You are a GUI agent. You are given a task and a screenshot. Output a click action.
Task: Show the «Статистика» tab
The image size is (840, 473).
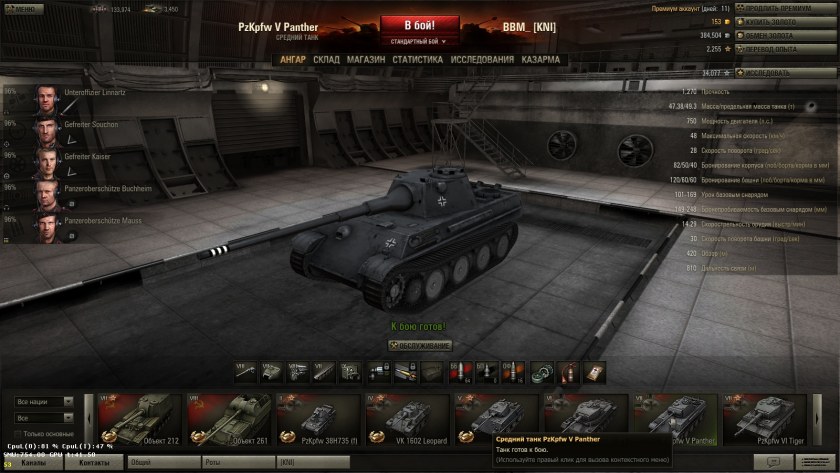418,60
